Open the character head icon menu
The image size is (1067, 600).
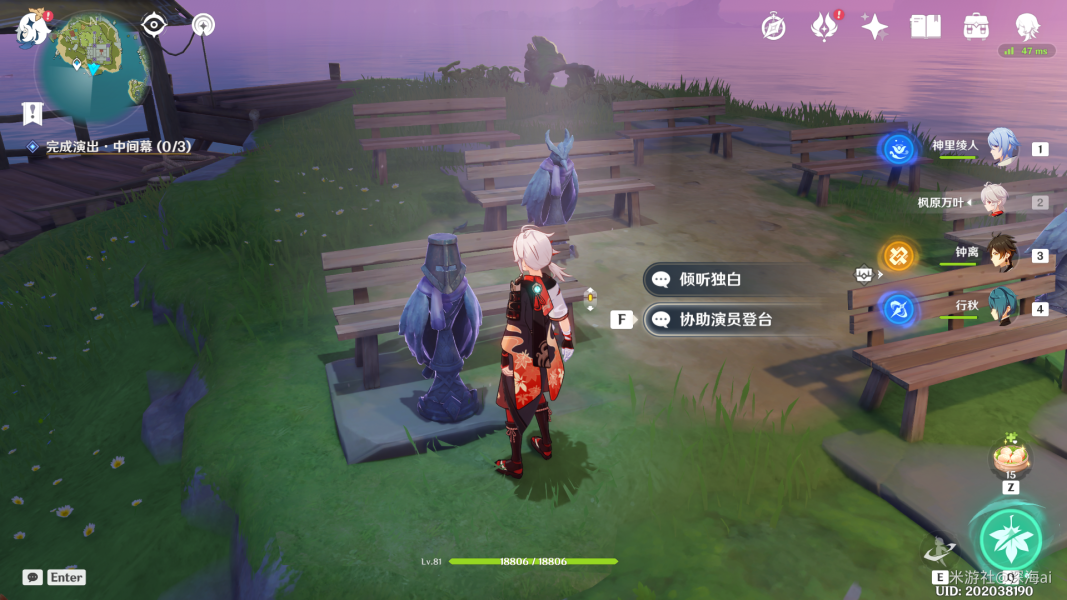click(x=1027, y=27)
